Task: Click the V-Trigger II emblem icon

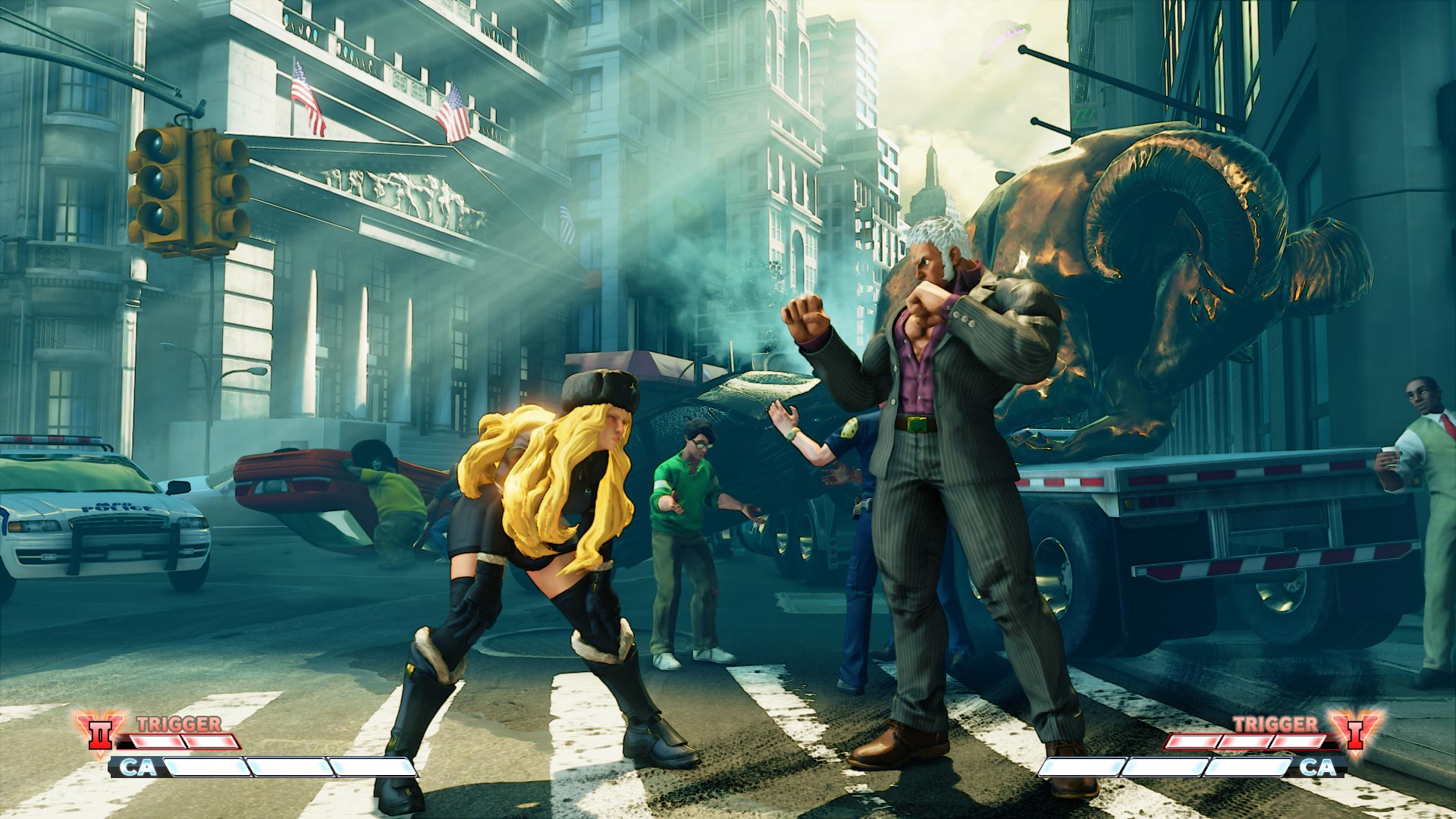Action: point(100,733)
